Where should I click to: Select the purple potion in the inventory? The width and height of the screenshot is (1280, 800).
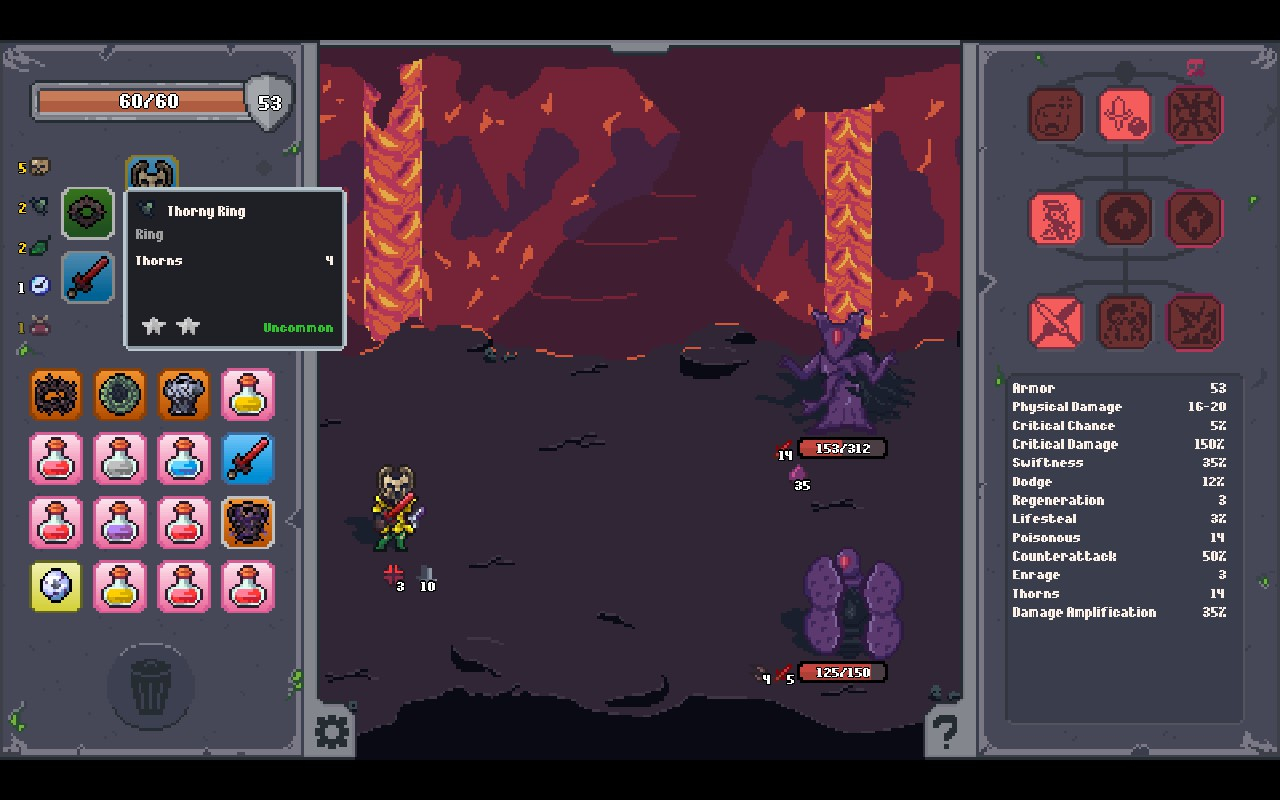click(x=120, y=523)
